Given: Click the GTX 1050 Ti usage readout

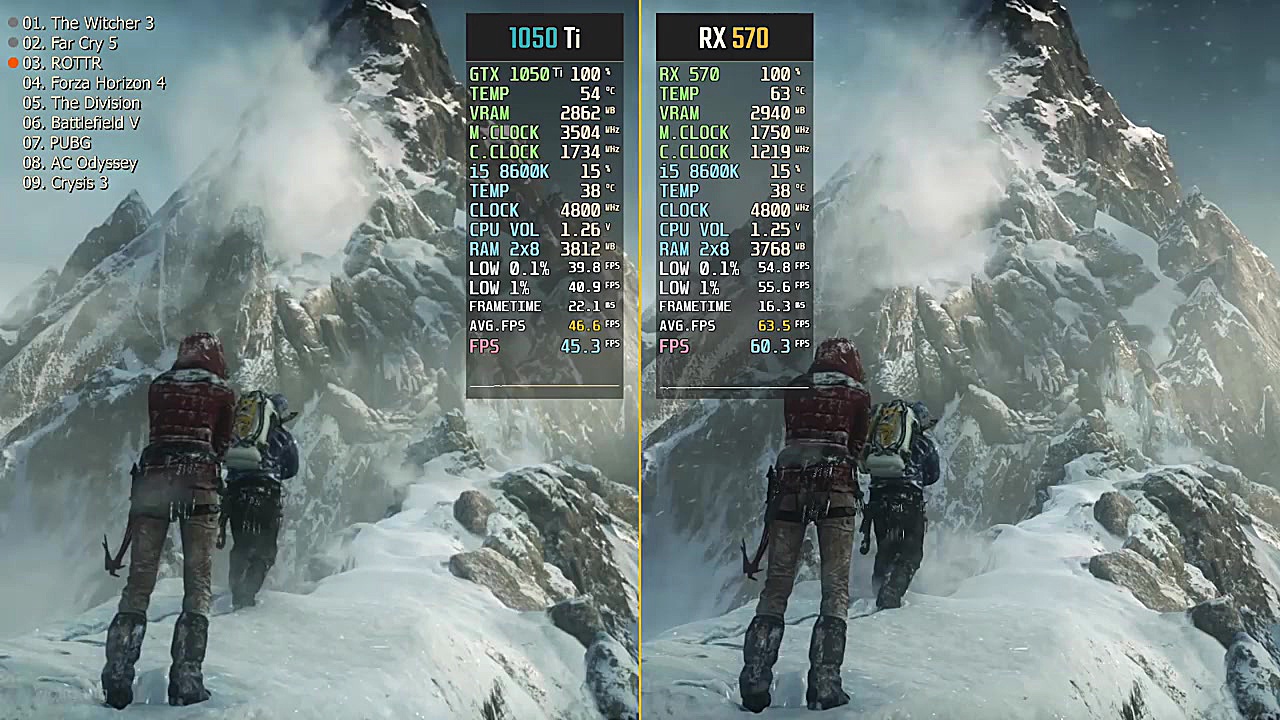Looking at the screenshot, I should point(540,73).
